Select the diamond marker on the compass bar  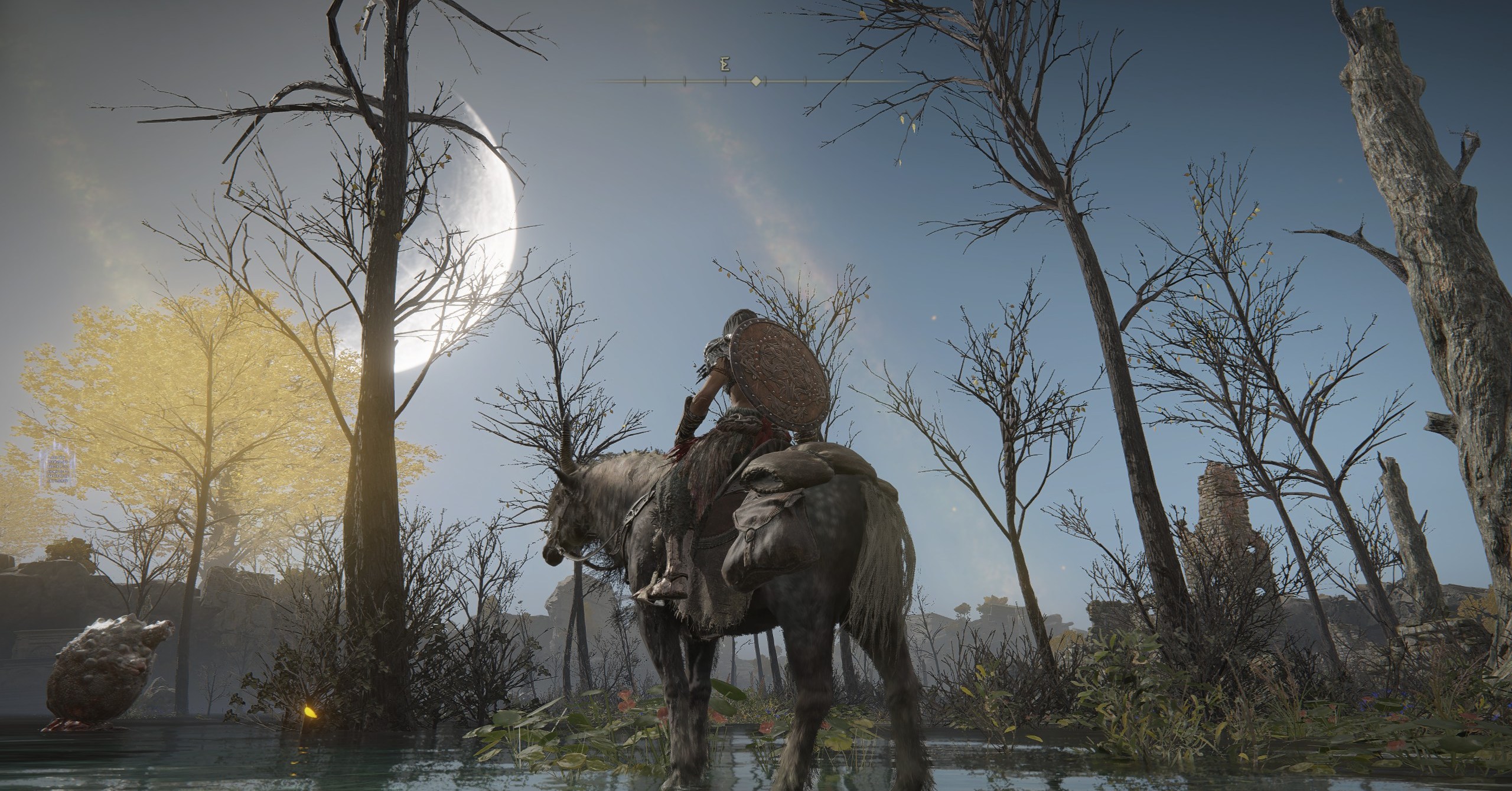tap(755, 82)
